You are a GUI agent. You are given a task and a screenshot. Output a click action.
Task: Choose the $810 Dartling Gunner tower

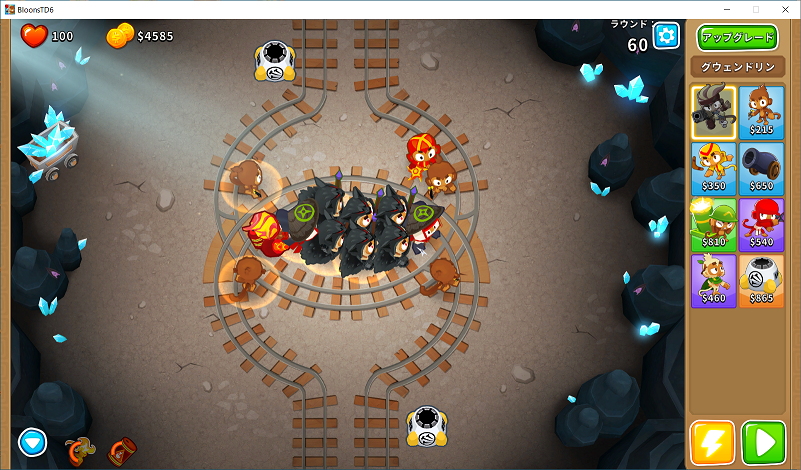713,223
